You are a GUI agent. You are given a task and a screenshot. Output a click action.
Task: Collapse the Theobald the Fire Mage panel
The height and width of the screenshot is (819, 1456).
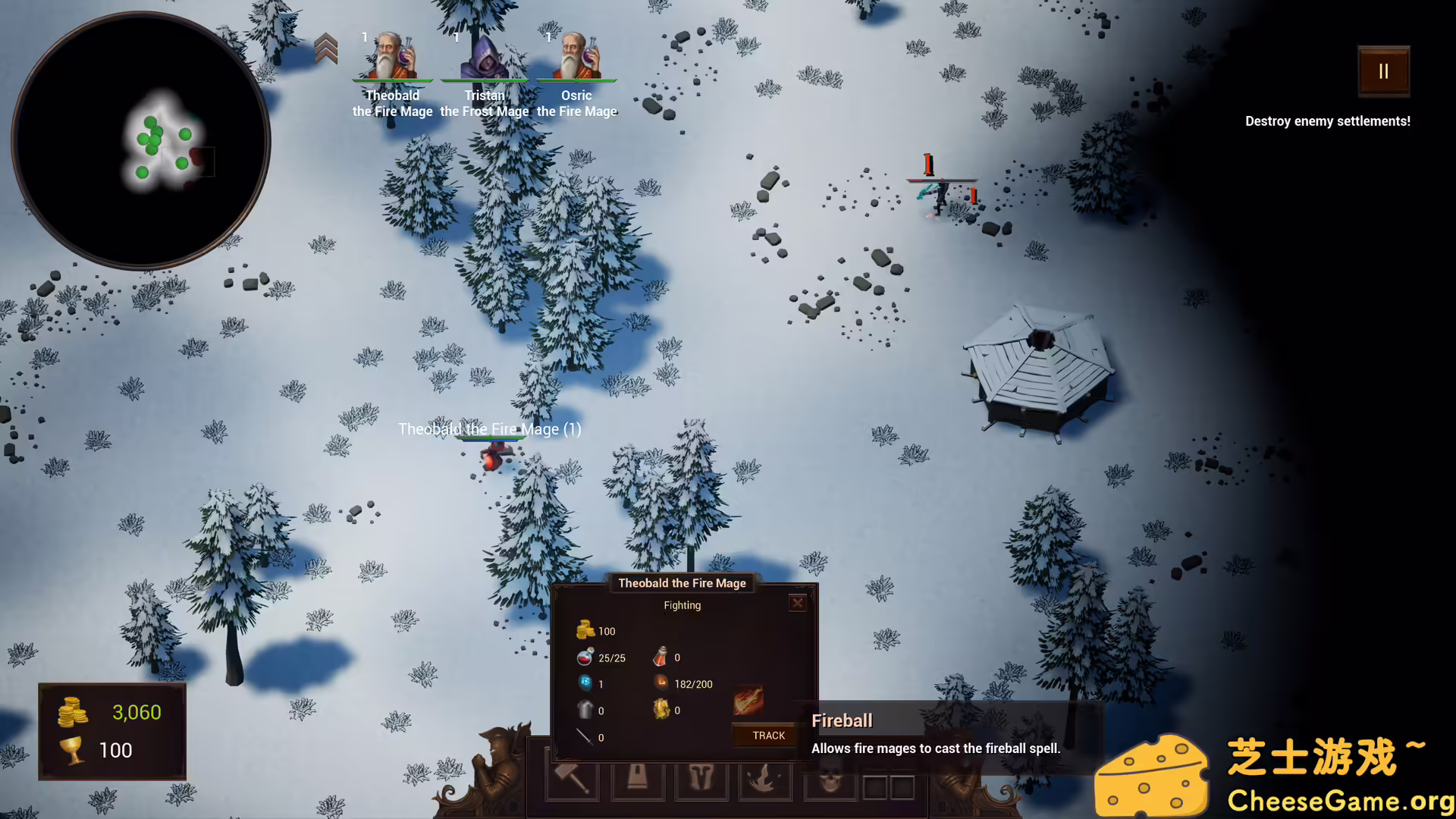coord(797,603)
